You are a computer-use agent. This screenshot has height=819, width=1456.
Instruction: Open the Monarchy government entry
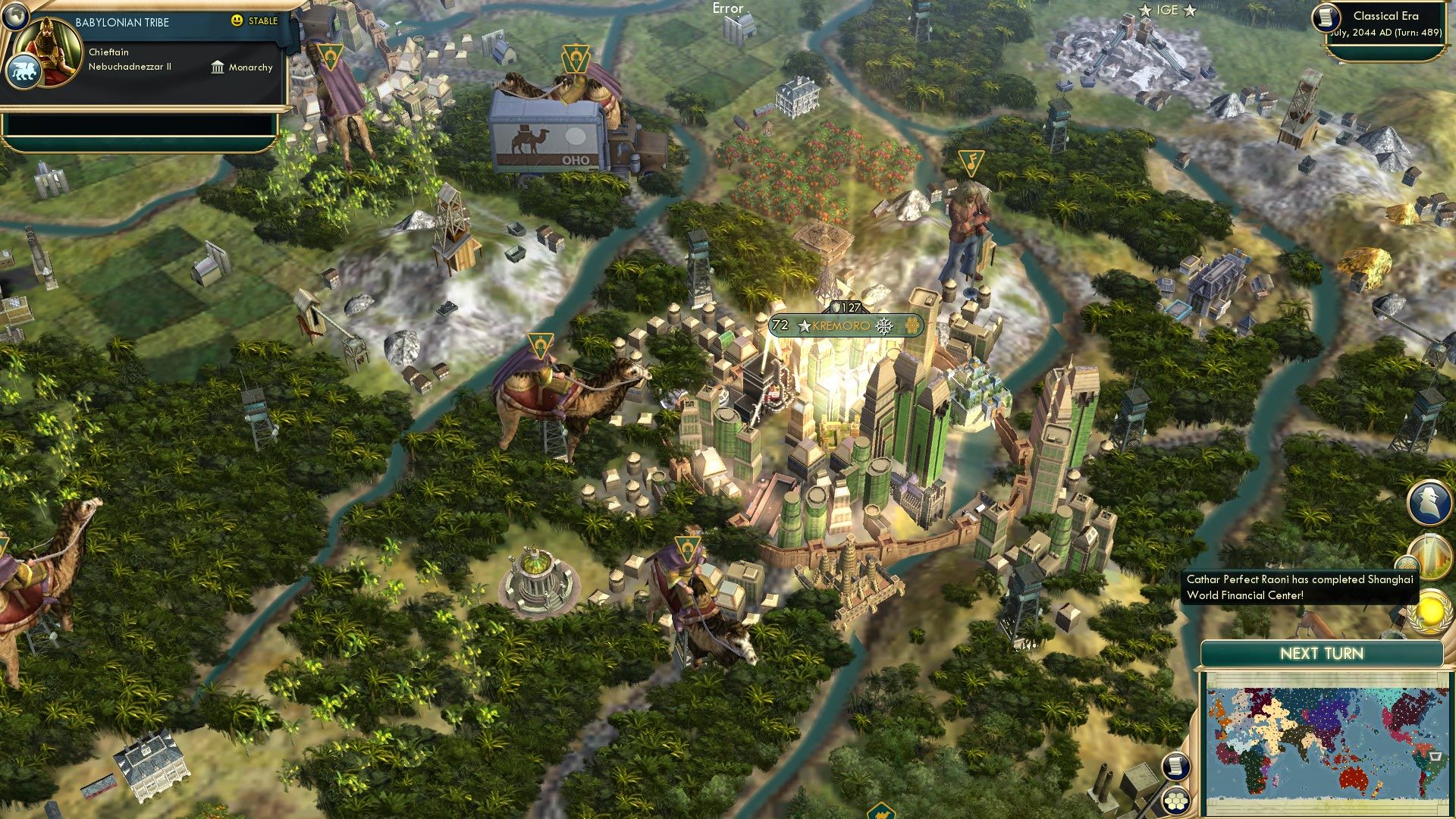(x=242, y=67)
